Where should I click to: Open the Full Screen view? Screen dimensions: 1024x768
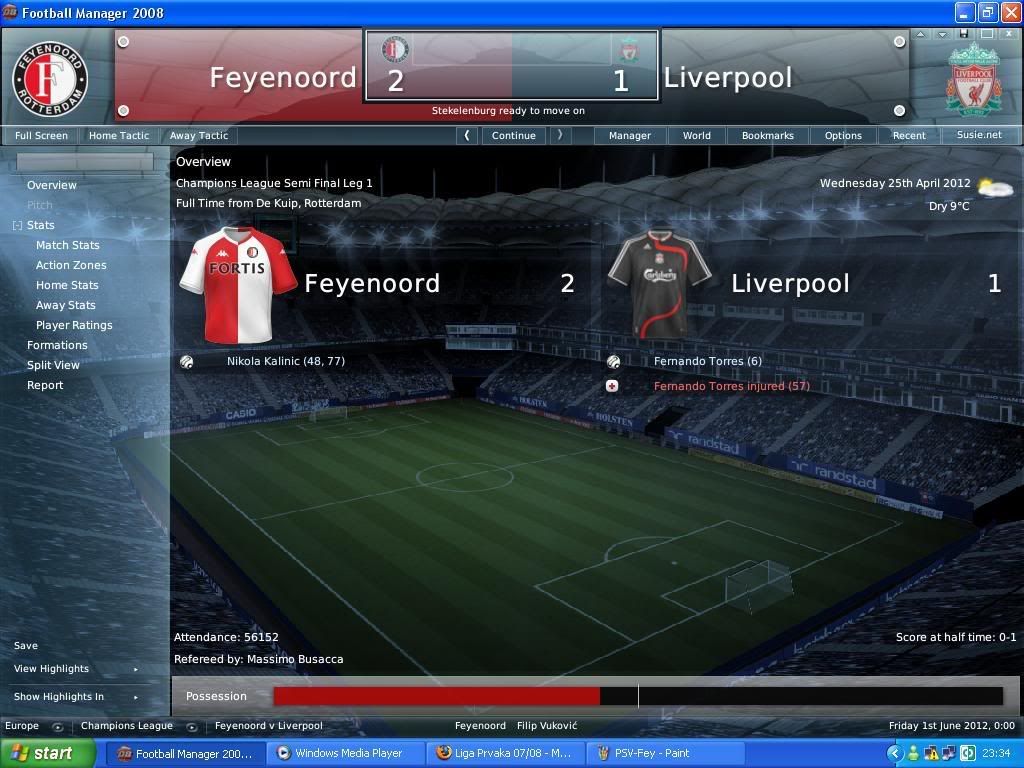pyautogui.click(x=41, y=135)
